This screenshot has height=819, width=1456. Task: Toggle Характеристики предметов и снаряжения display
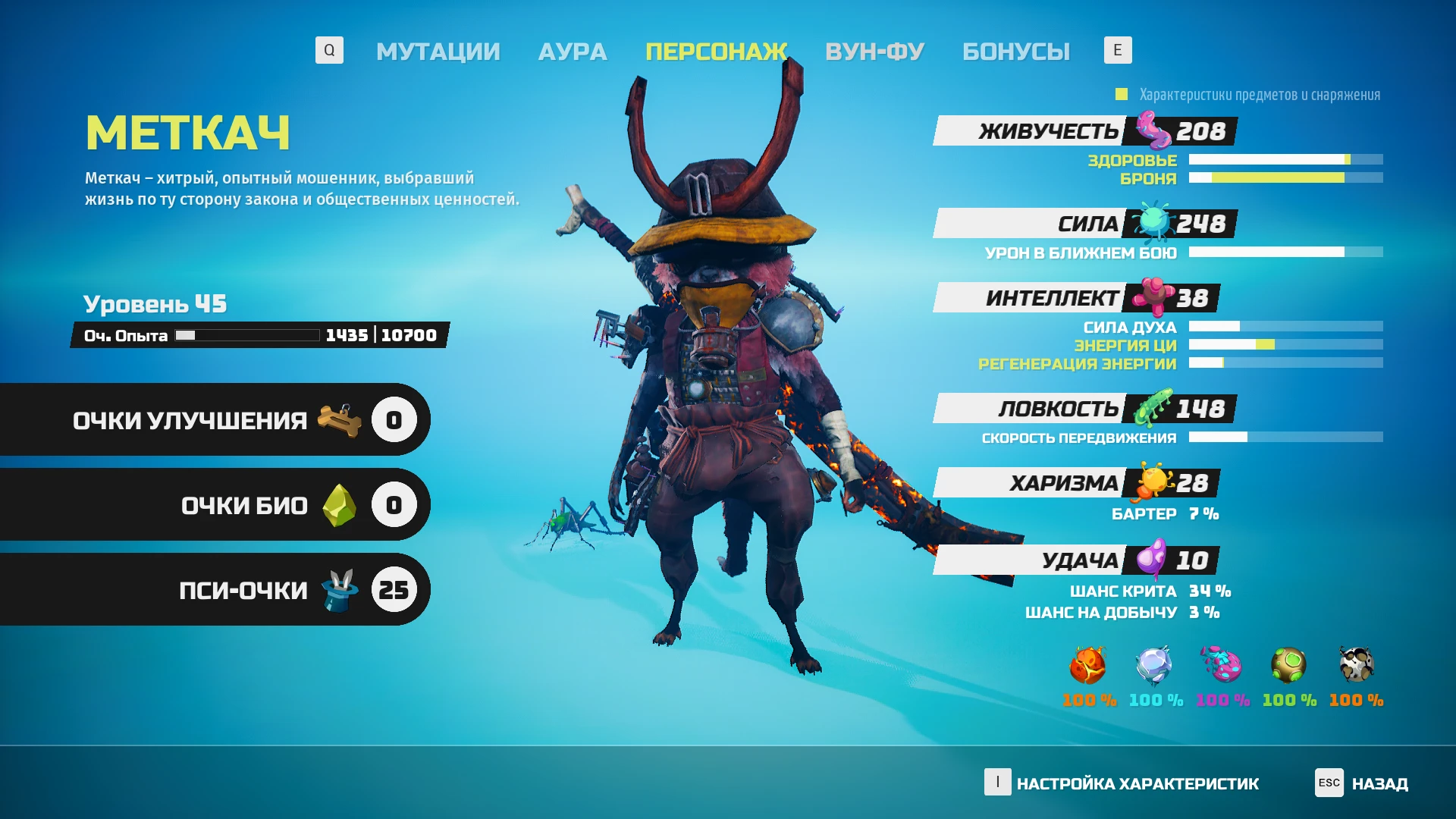(1120, 94)
